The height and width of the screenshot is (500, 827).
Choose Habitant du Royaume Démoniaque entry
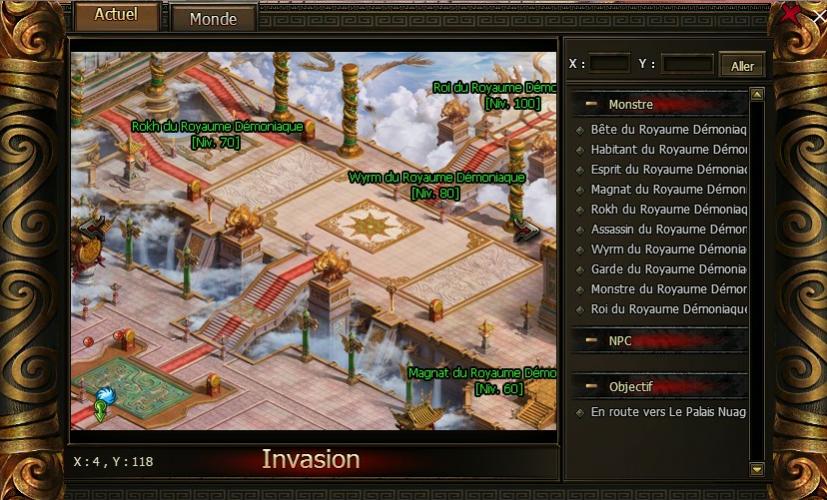pyautogui.click(x=668, y=150)
